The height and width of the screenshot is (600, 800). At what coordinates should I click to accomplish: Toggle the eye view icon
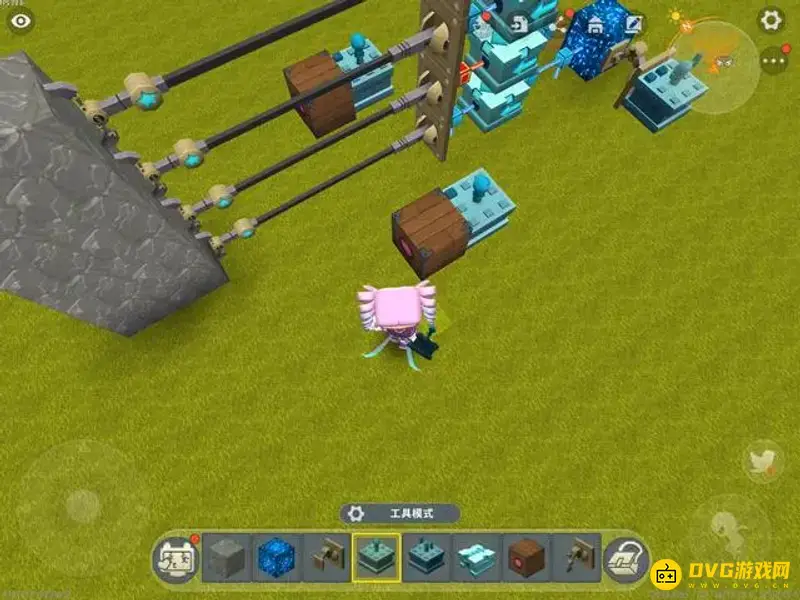click(x=21, y=19)
